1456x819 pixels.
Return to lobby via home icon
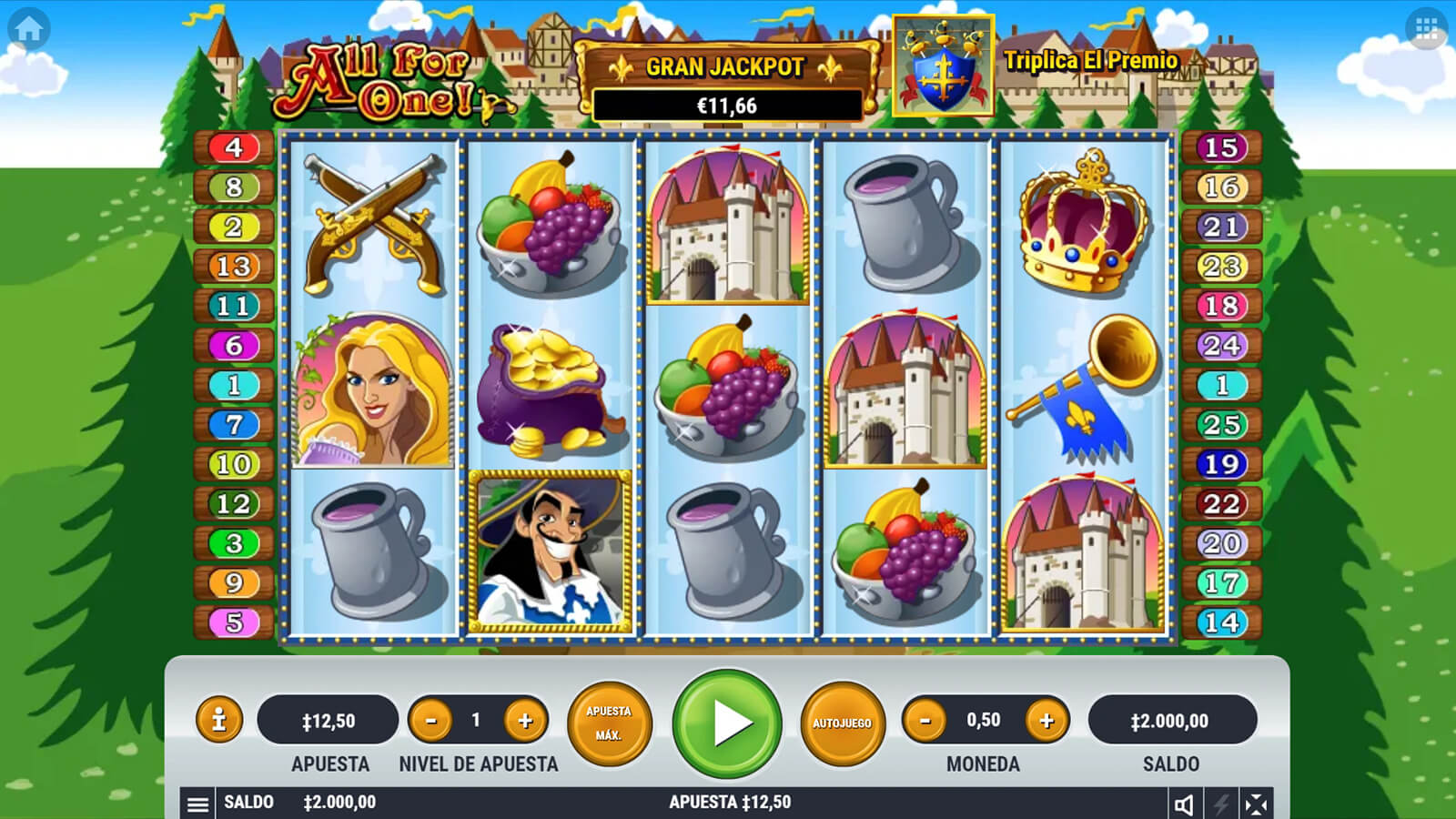pos(28,29)
